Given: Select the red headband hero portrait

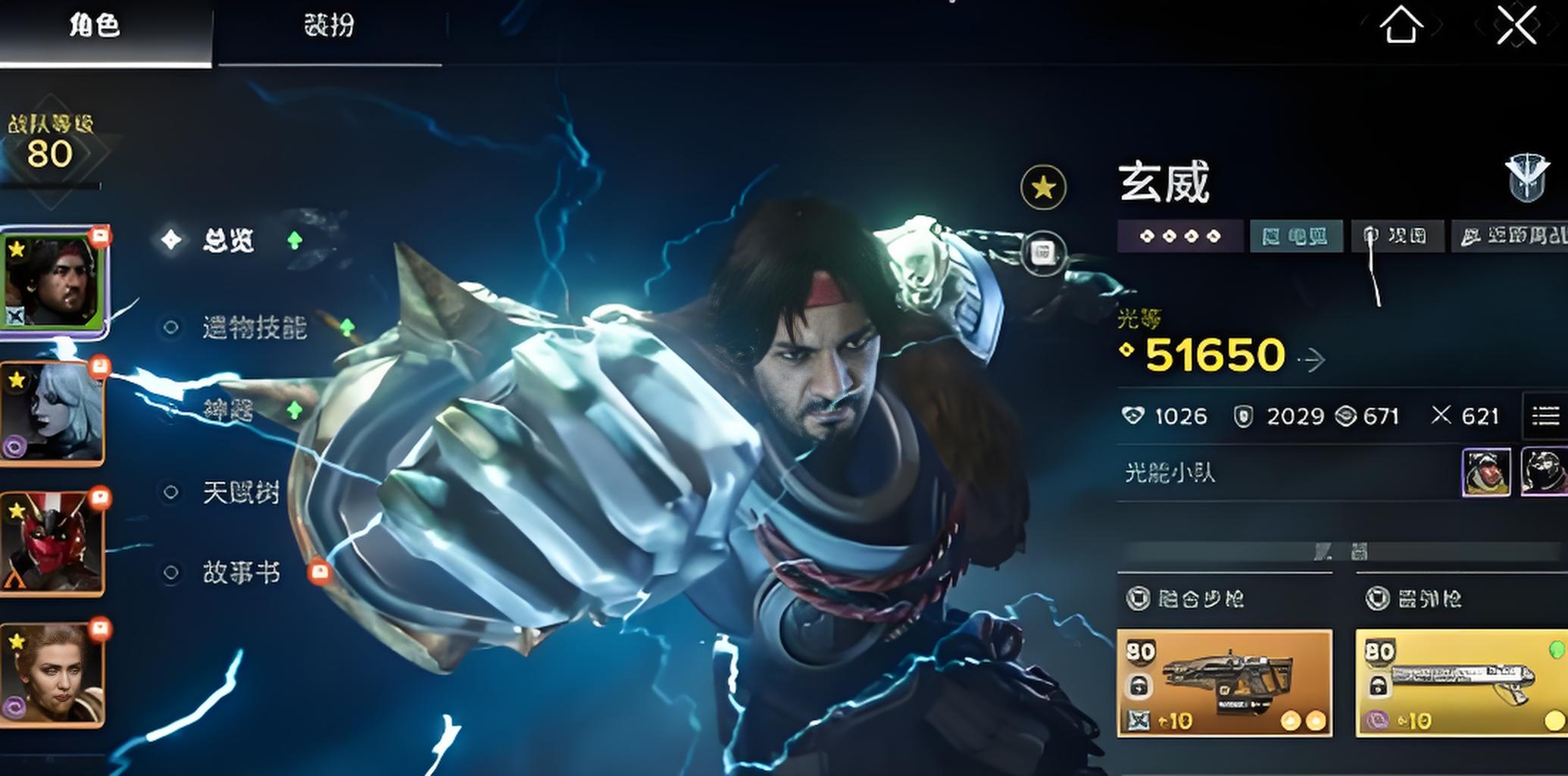Looking at the screenshot, I should [x=54, y=282].
